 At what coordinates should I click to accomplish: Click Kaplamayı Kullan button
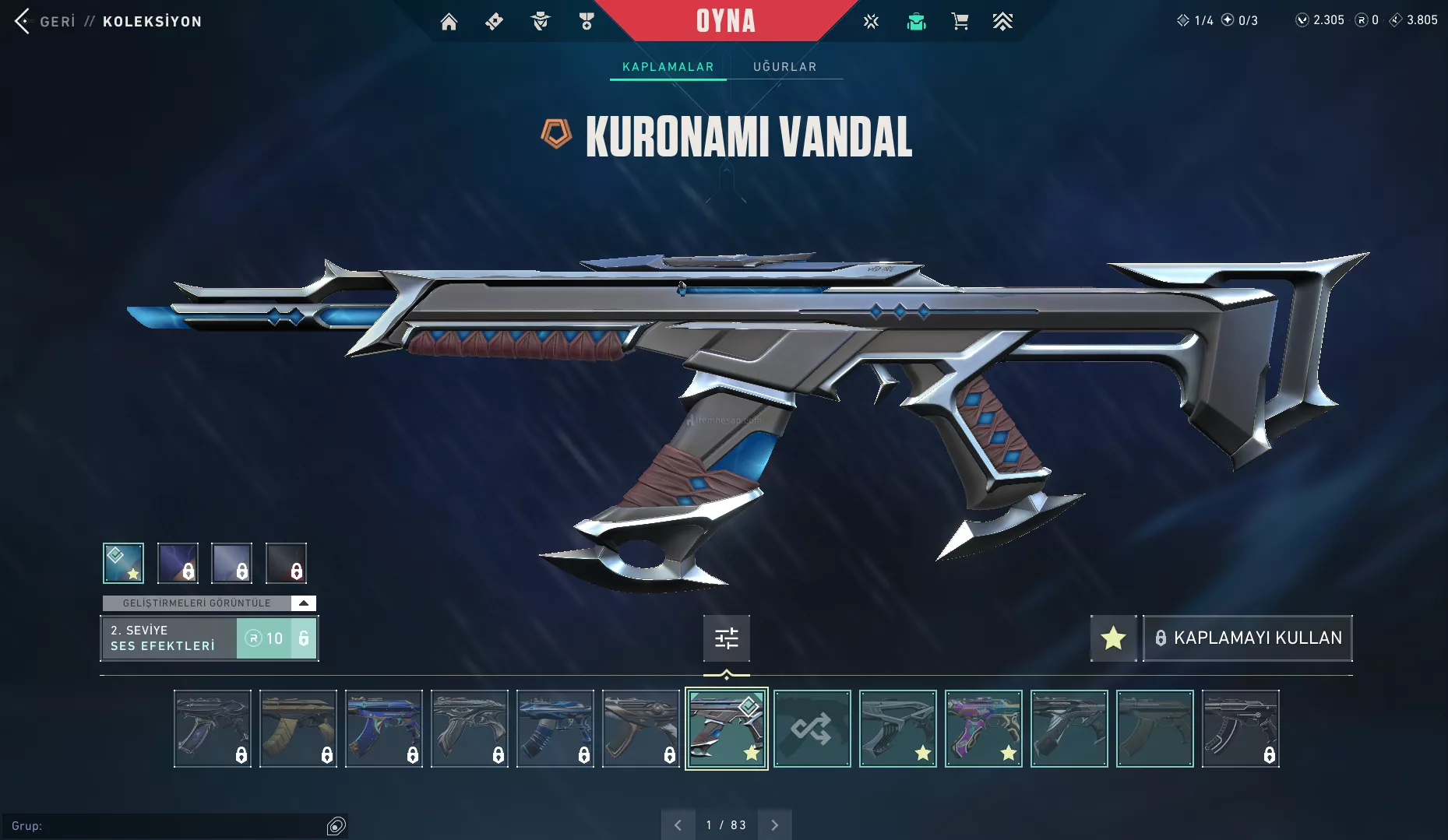1247,638
